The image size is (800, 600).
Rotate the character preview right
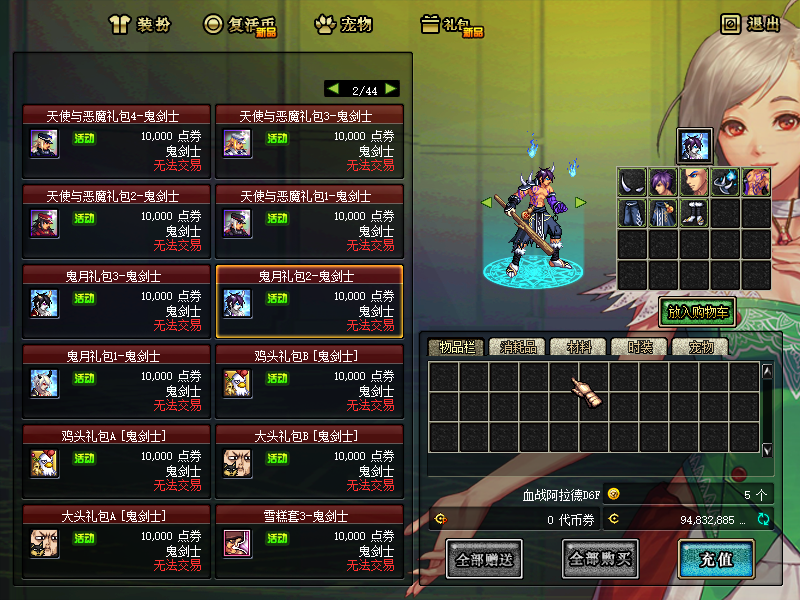point(579,203)
